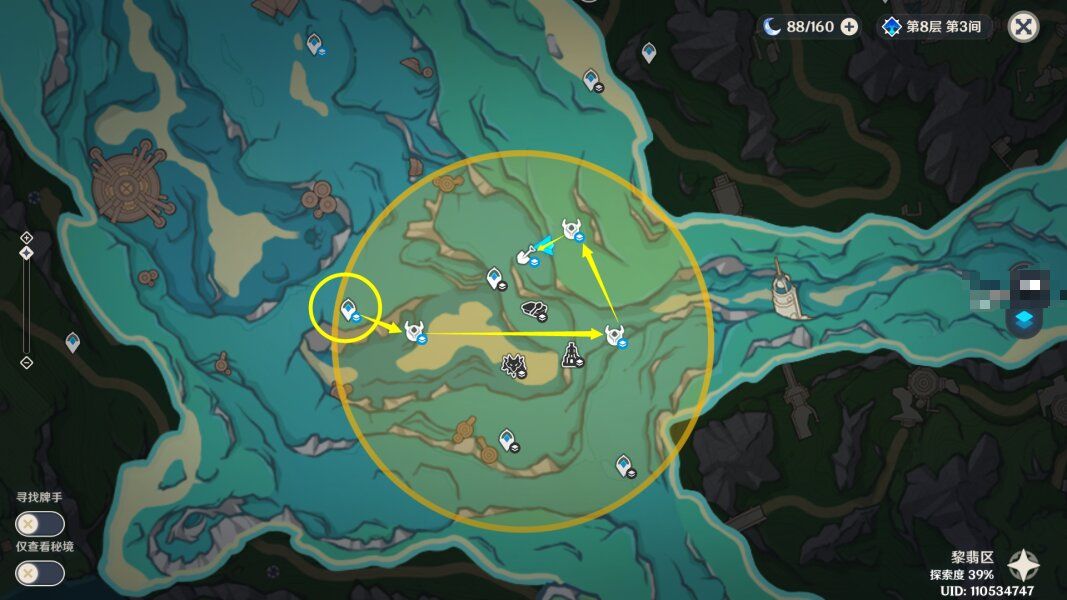Viewport: 1067px width, 600px height.
Task: Click the zoom slider's diamond handle
Action: coord(27,253)
